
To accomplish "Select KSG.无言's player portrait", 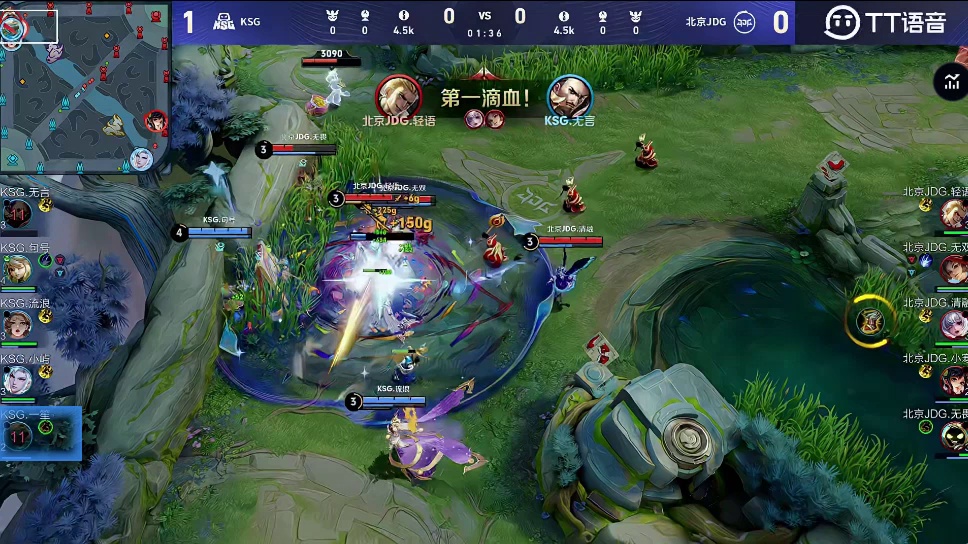I will (18, 214).
